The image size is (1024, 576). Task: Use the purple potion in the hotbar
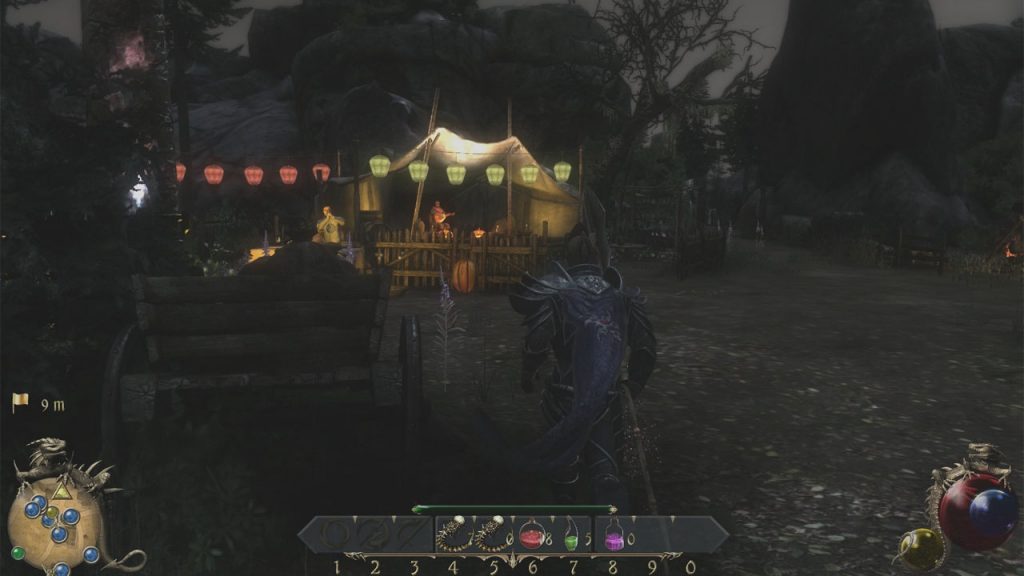pyautogui.click(x=614, y=537)
